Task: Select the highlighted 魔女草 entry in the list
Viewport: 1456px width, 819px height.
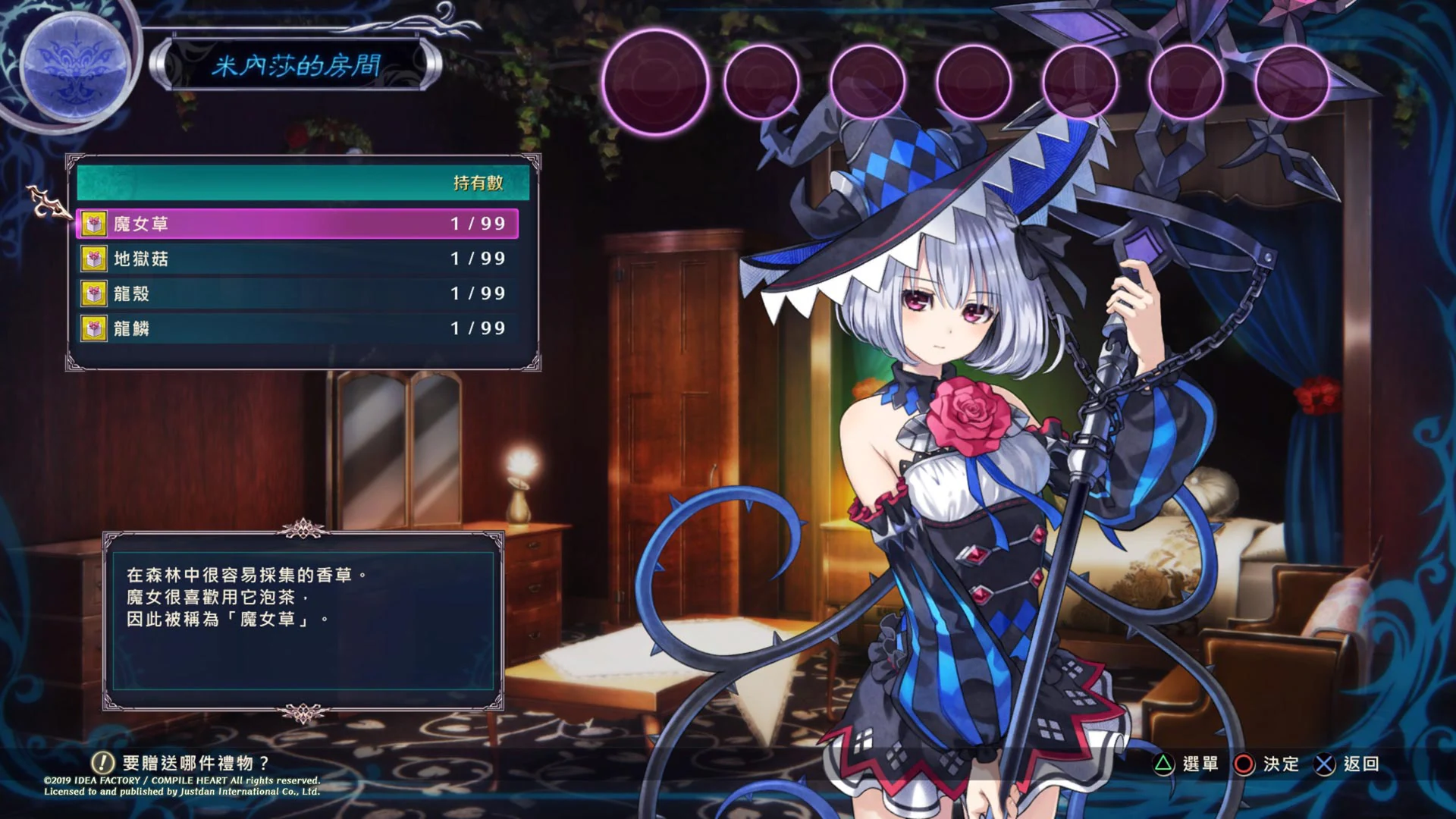Action: (x=296, y=223)
